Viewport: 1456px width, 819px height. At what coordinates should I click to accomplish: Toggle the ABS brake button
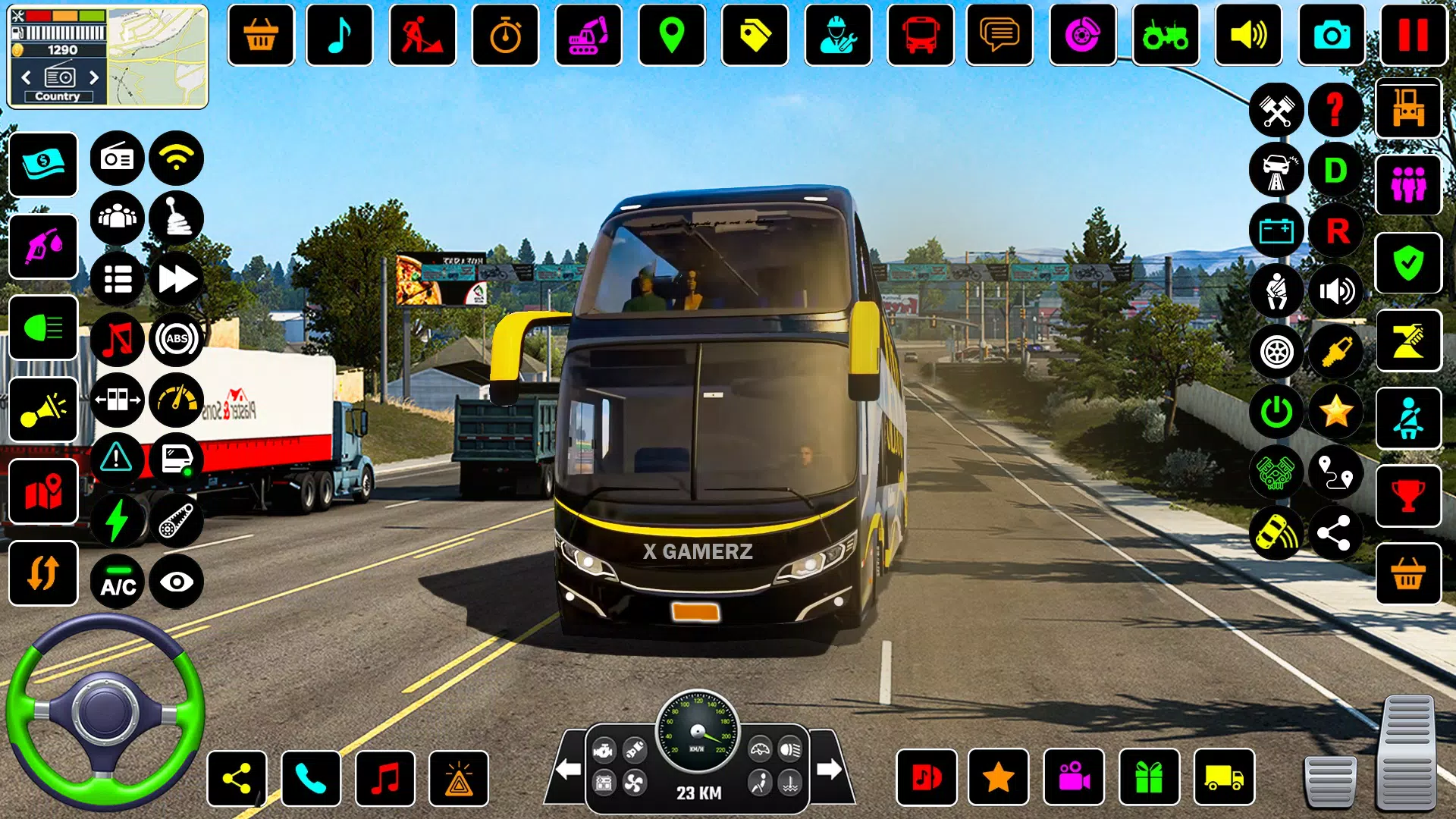pos(177,339)
